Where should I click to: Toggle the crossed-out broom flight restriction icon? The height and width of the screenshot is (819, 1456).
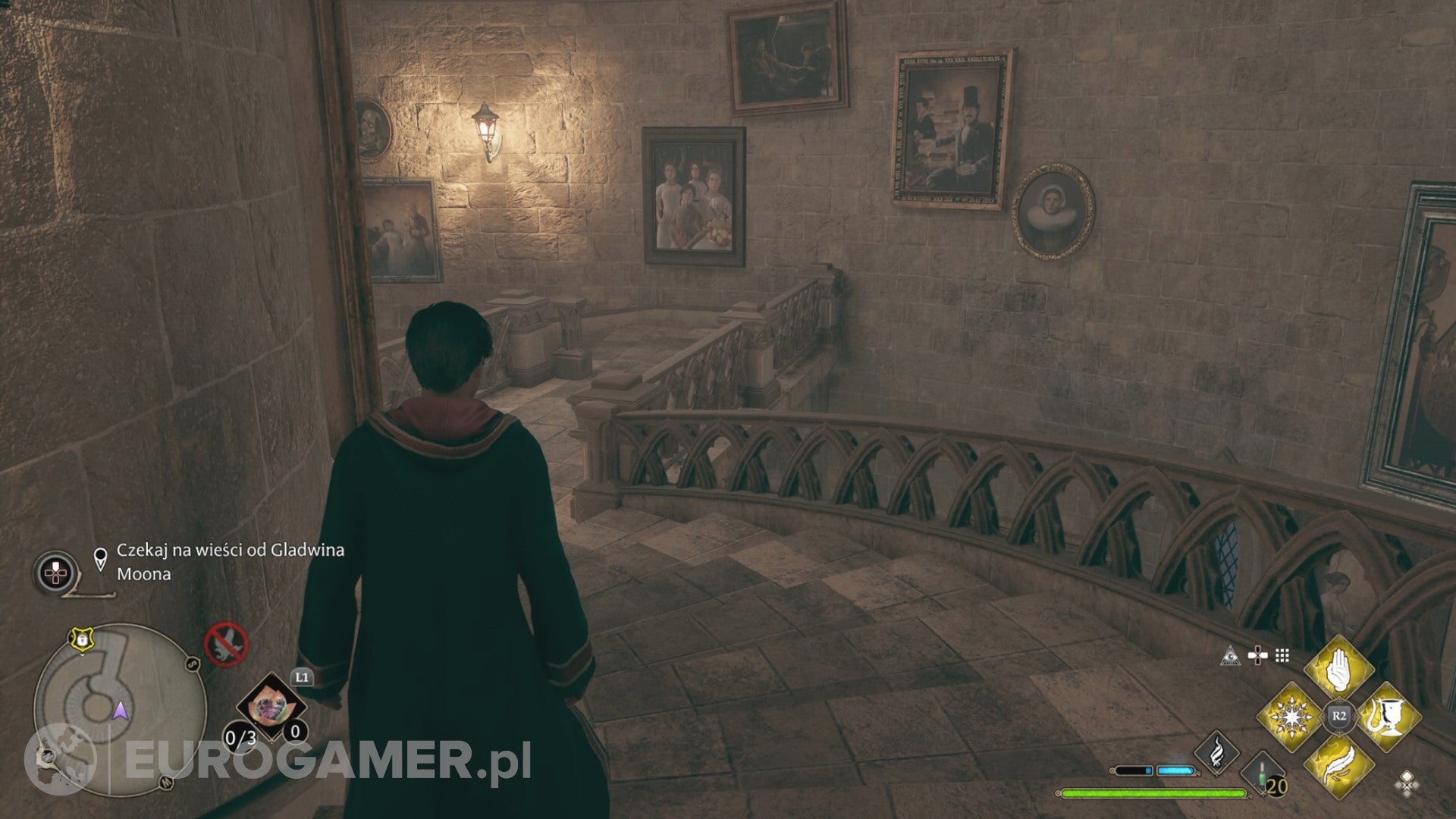(227, 645)
